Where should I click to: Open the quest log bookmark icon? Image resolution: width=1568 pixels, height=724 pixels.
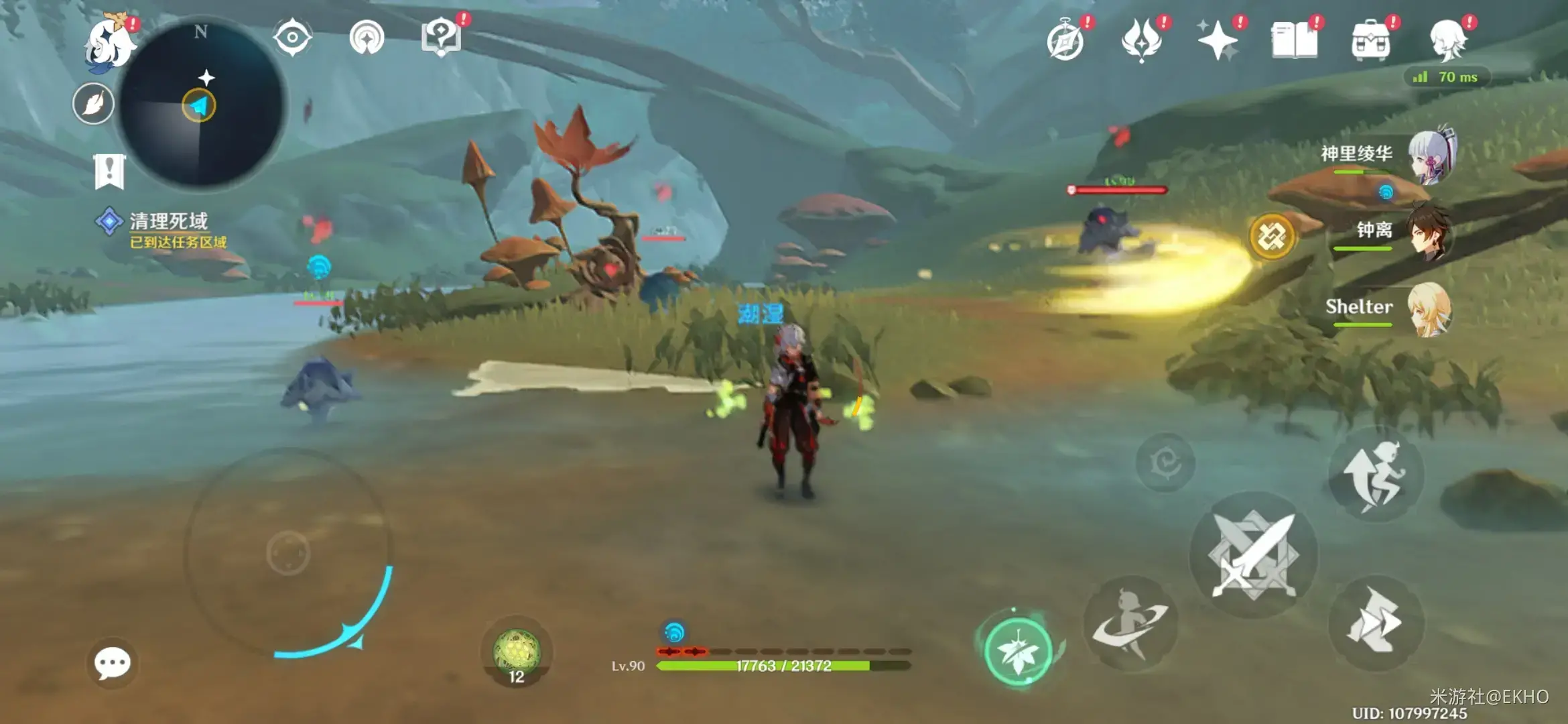pos(109,172)
